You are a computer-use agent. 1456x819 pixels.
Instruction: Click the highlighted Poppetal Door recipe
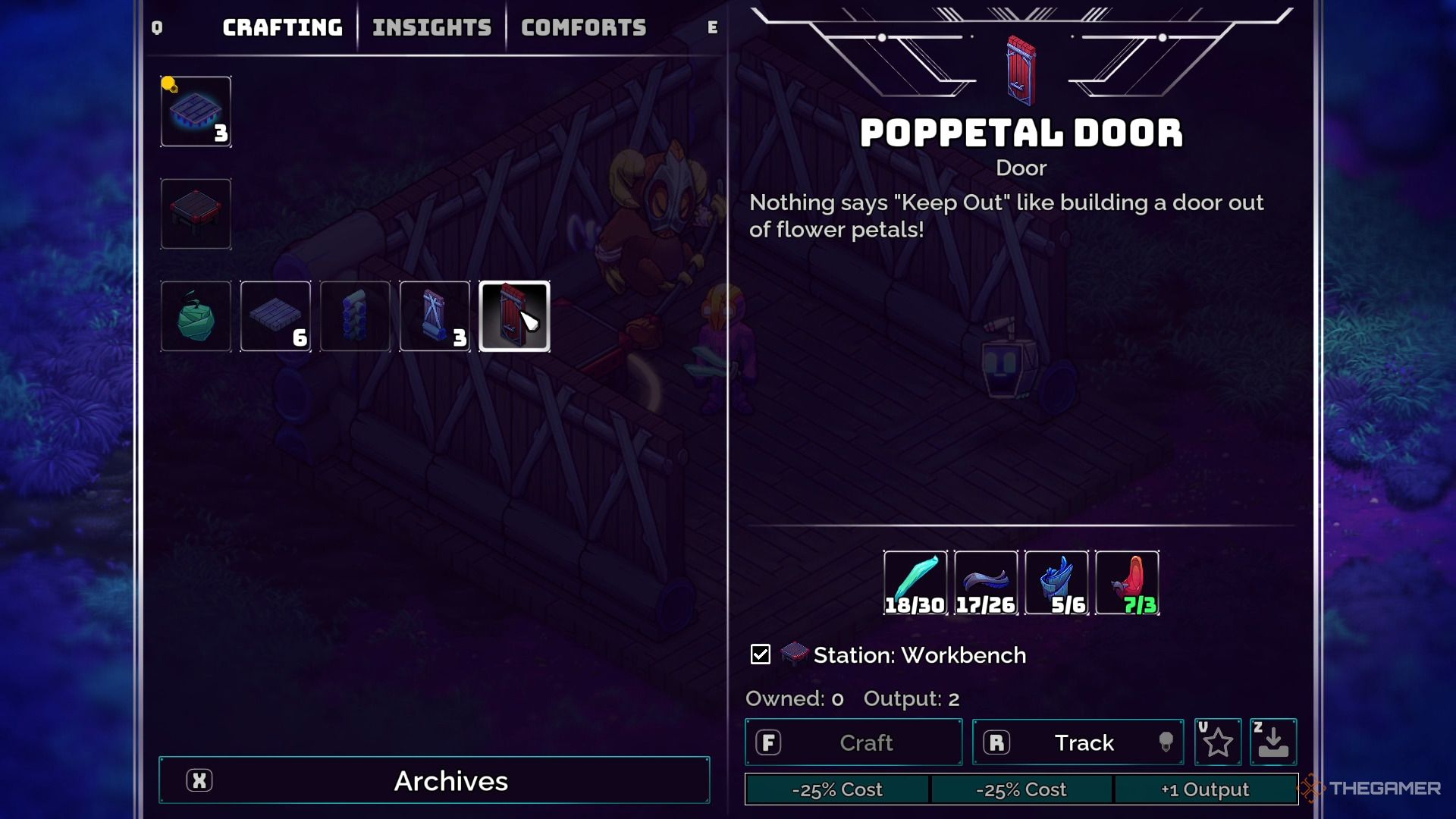(516, 316)
